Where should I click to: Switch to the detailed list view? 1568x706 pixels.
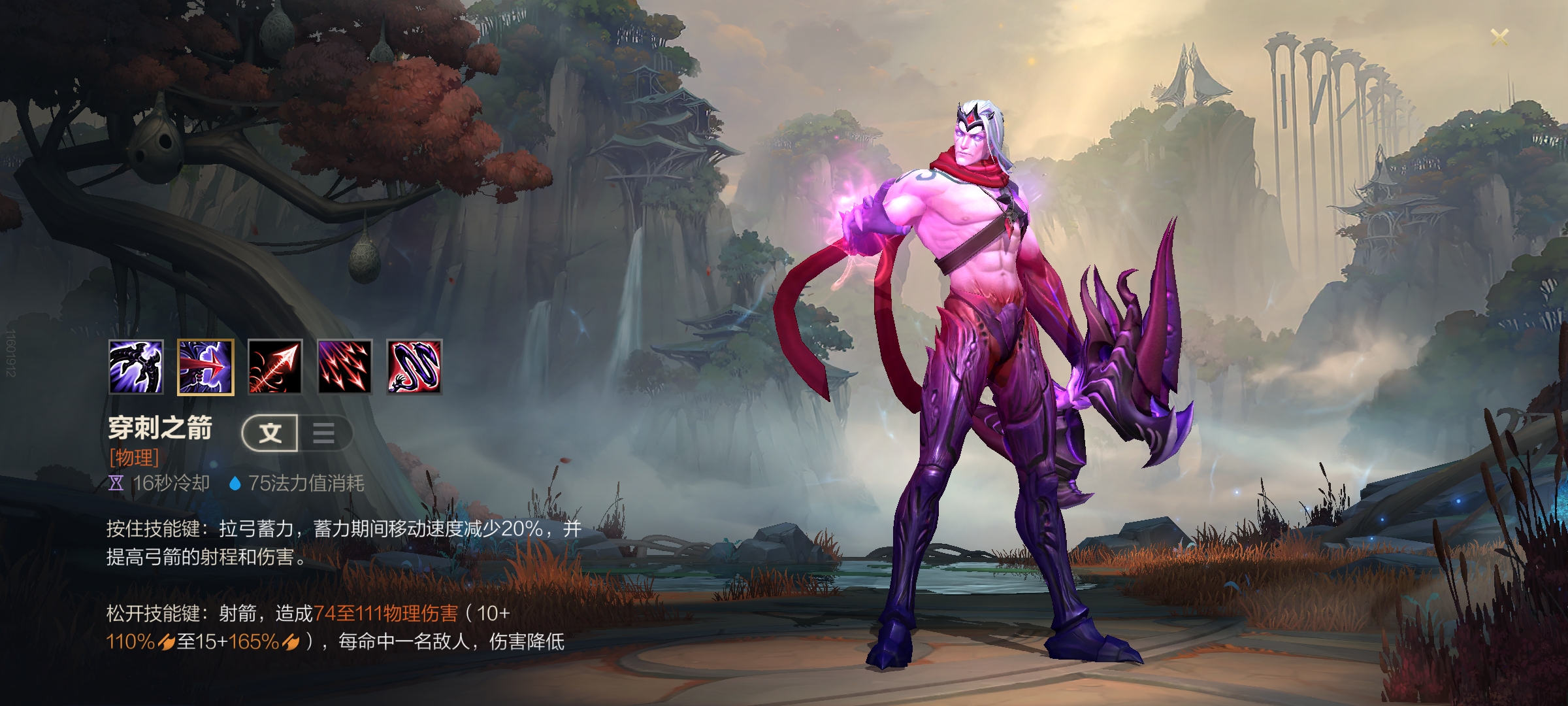(x=324, y=433)
